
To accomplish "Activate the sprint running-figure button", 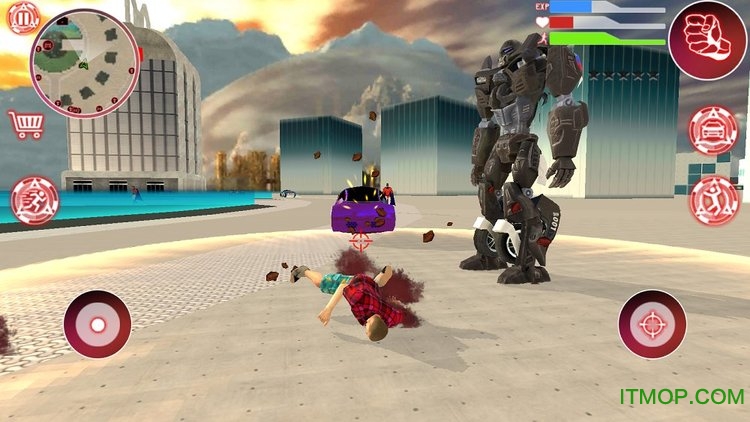I will 35,200.
